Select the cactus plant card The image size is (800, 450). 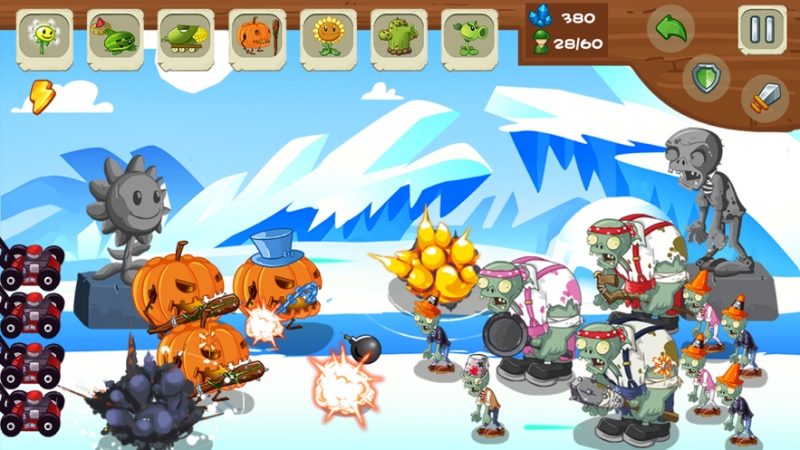tap(399, 38)
